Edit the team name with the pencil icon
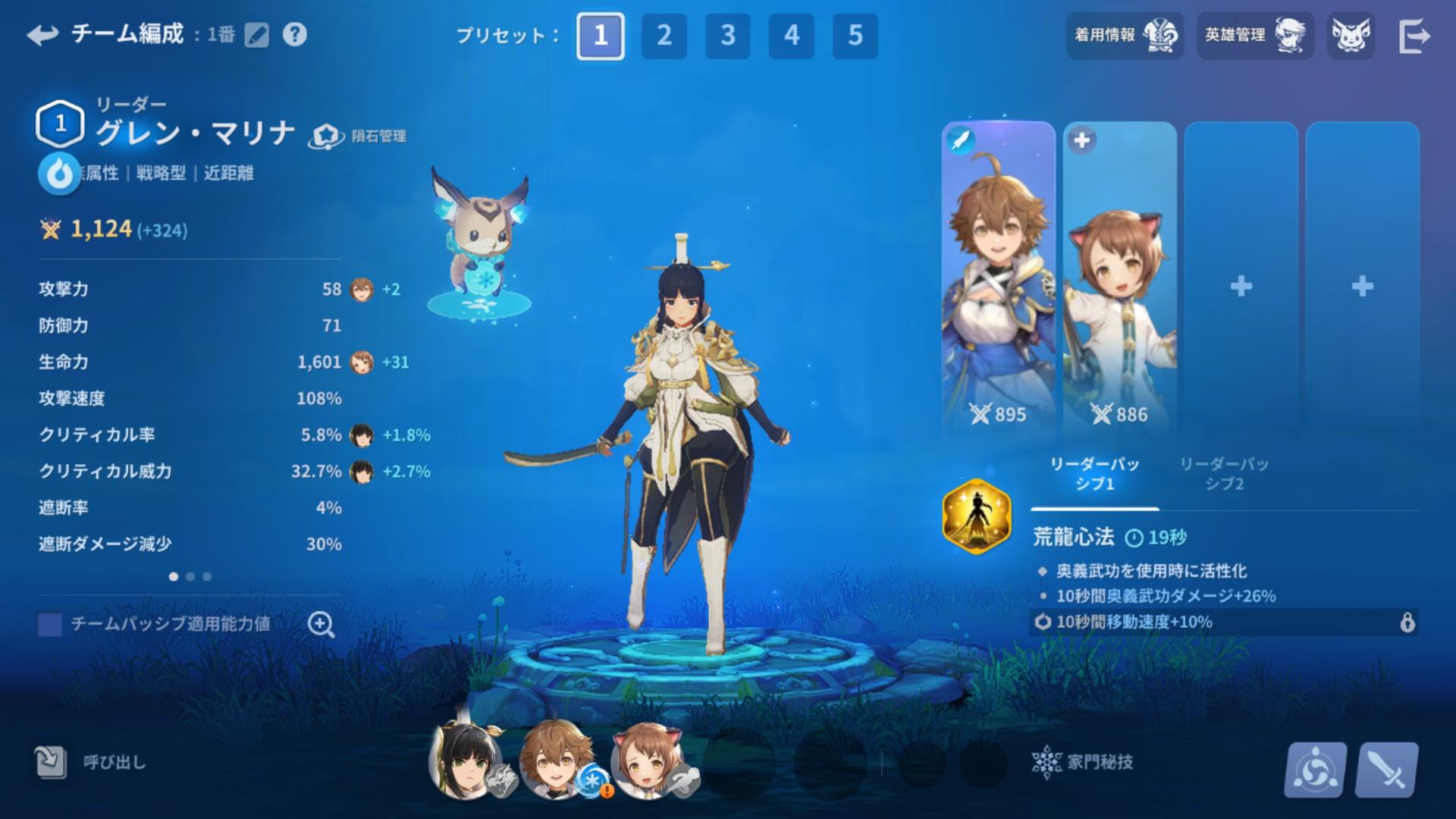The height and width of the screenshot is (819, 1456). 257,35
